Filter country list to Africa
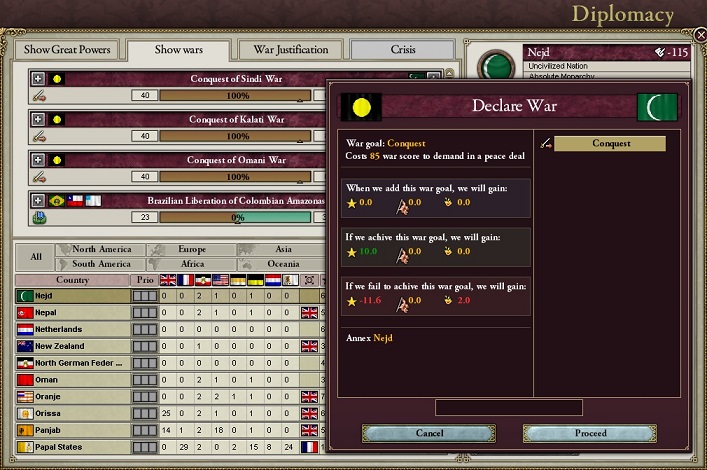707x470 pixels. 191,264
